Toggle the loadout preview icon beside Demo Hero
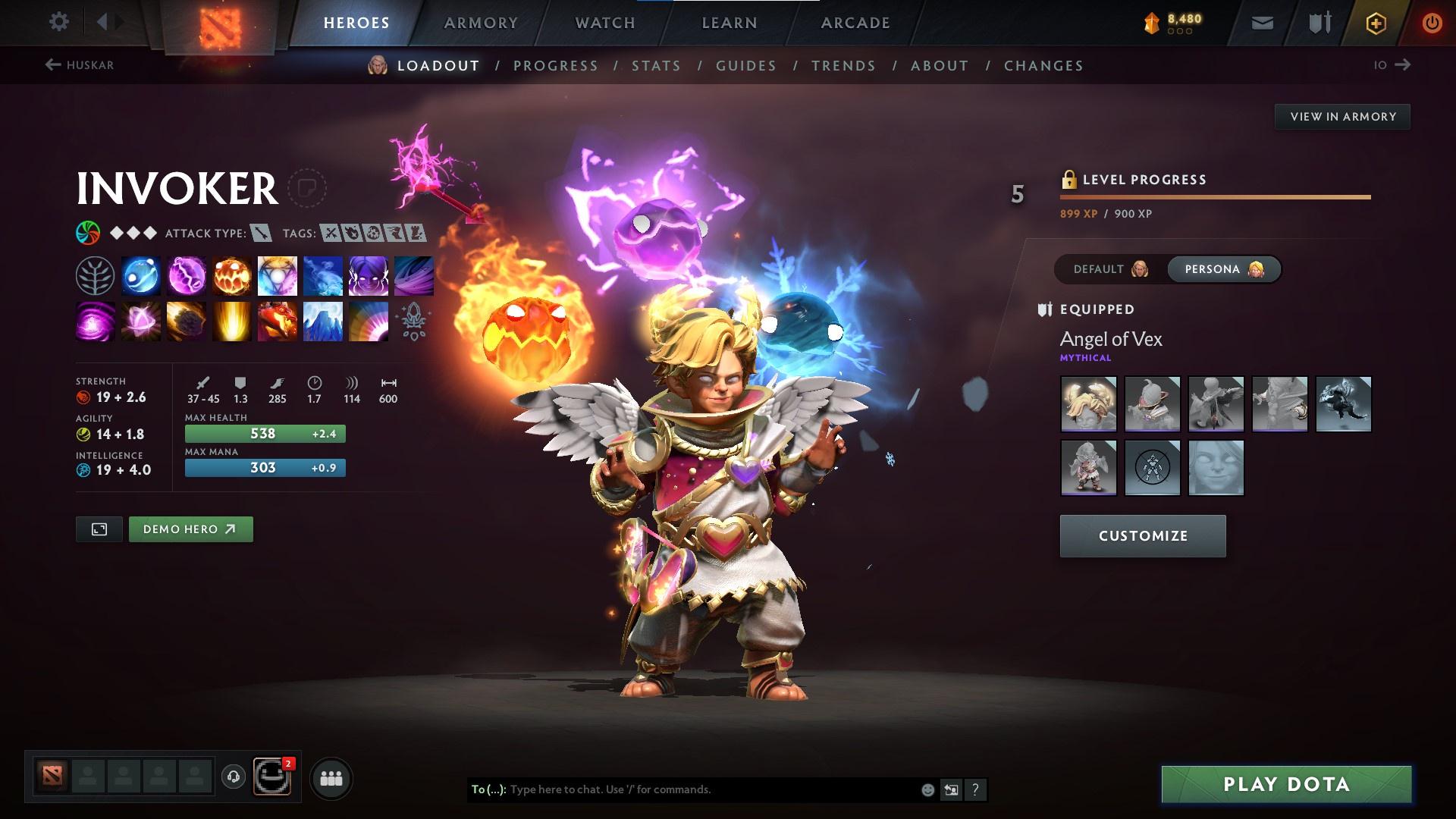 pos(99,529)
